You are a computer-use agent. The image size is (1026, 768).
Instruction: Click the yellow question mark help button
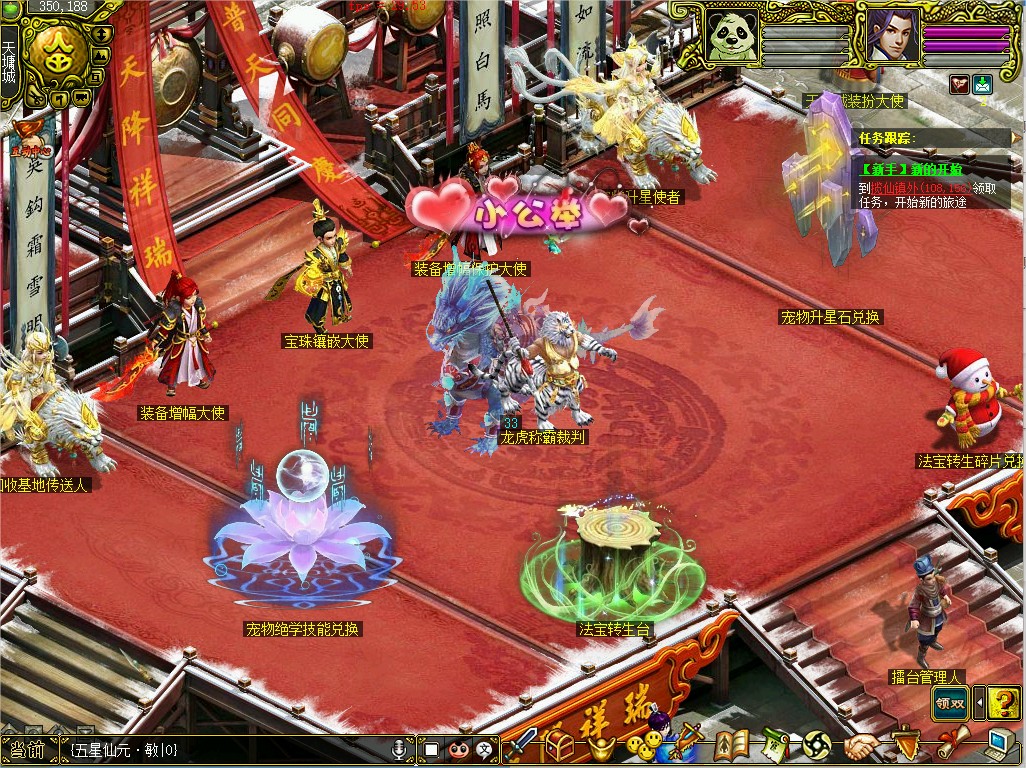pos(1003,702)
